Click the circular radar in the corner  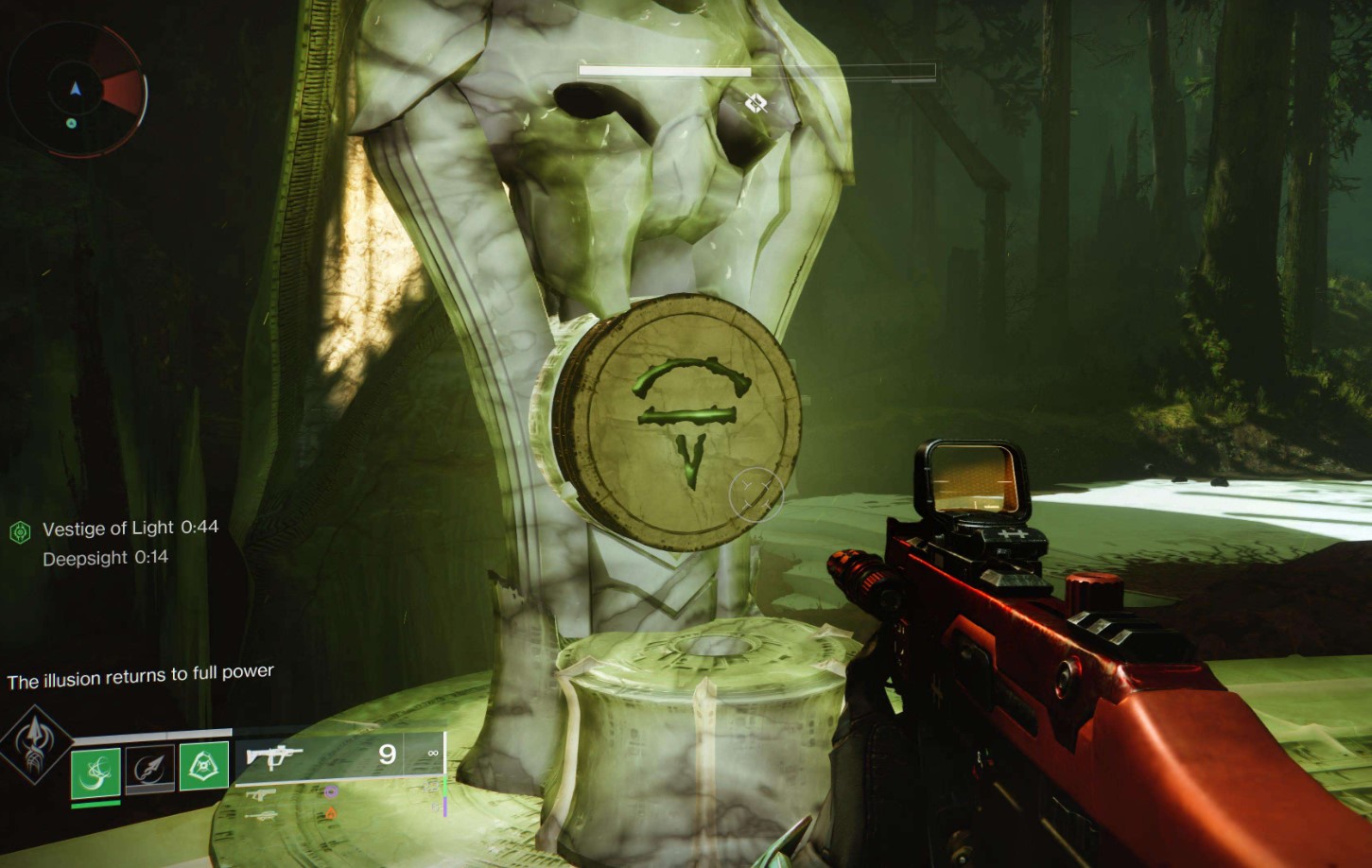click(76, 90)
